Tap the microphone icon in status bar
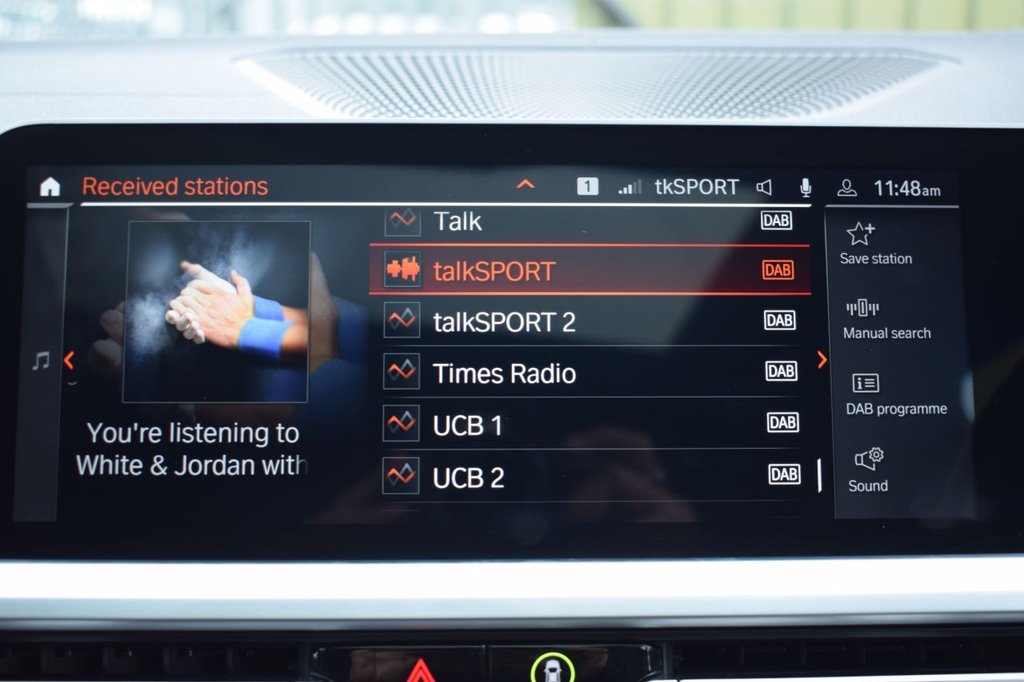 pos(805,187)
